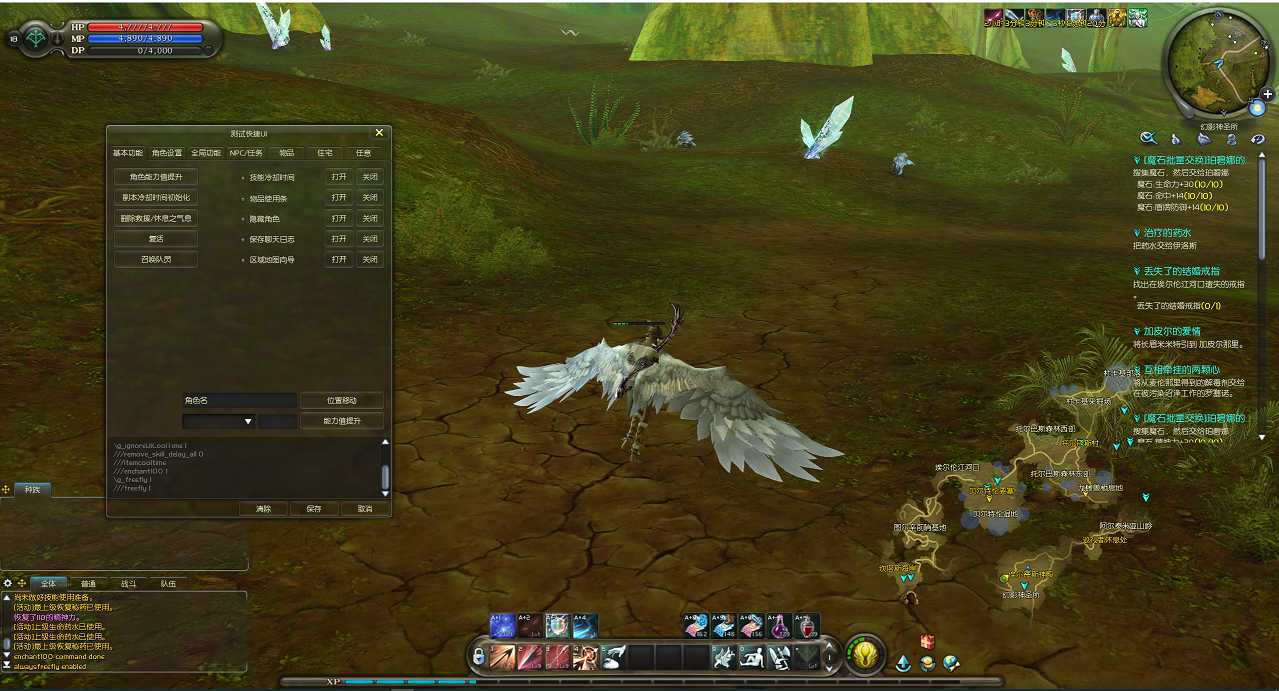Click the 取消 button
The width and height of the screenshot is (1279, 691).
pyautogui.click(x=364, y=509)
